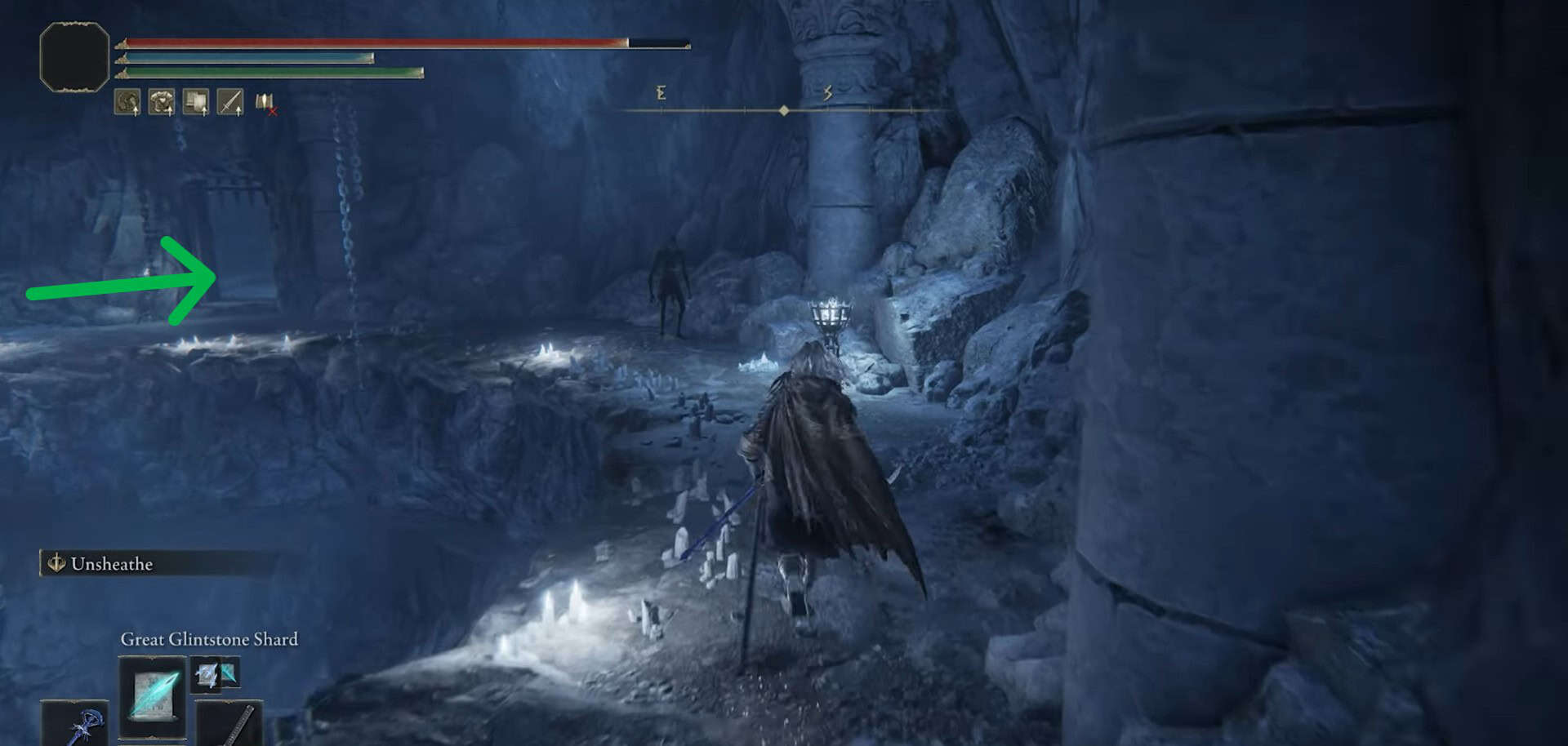Screen dimensions: 1568x746
Task: Click the scroll icon marked with red X
Action: coord(265,103)
